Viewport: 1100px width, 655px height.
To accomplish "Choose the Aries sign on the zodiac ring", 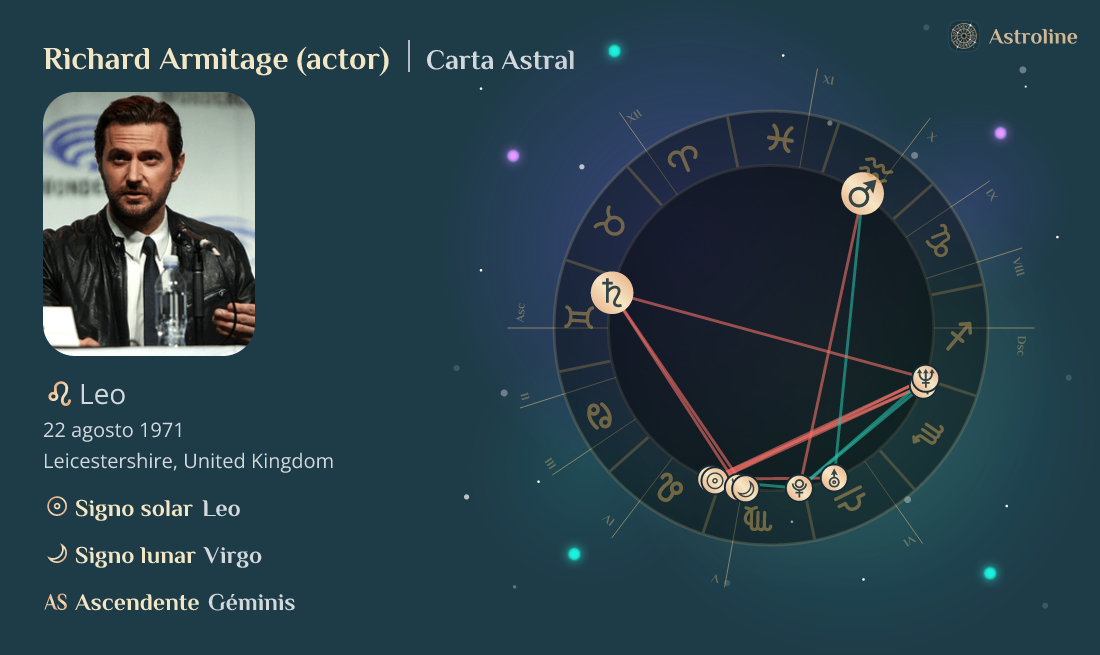I will pyautogui.click(x=684, y=158).
